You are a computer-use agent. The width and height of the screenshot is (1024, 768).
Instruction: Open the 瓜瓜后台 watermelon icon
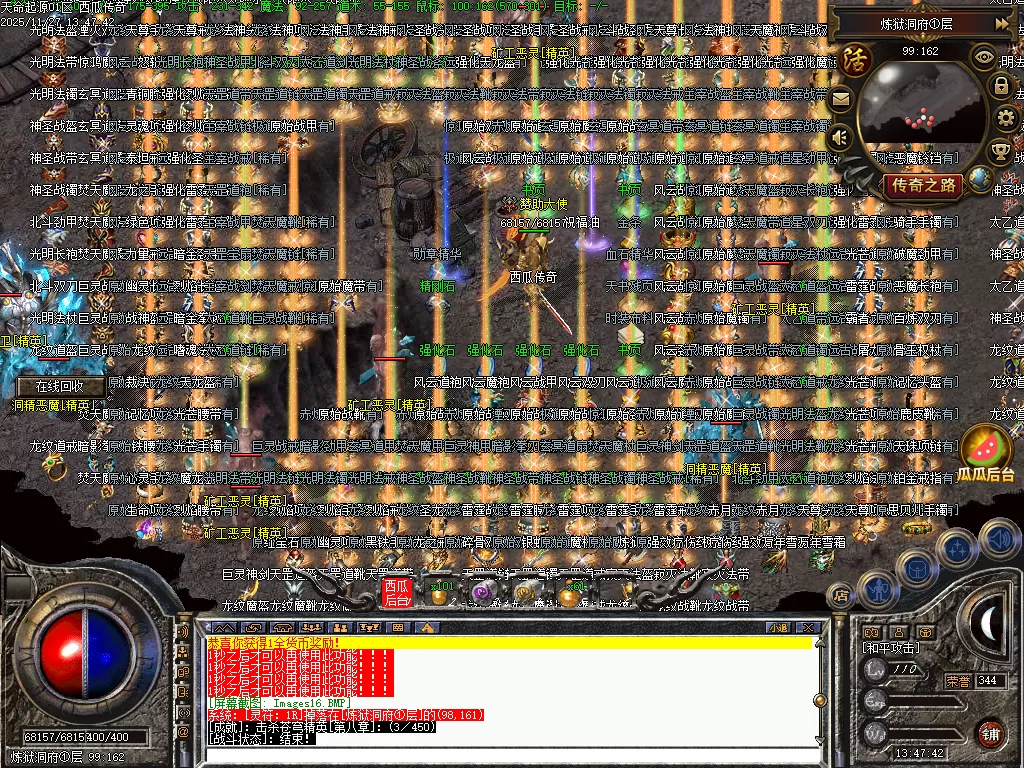(985, 452)
